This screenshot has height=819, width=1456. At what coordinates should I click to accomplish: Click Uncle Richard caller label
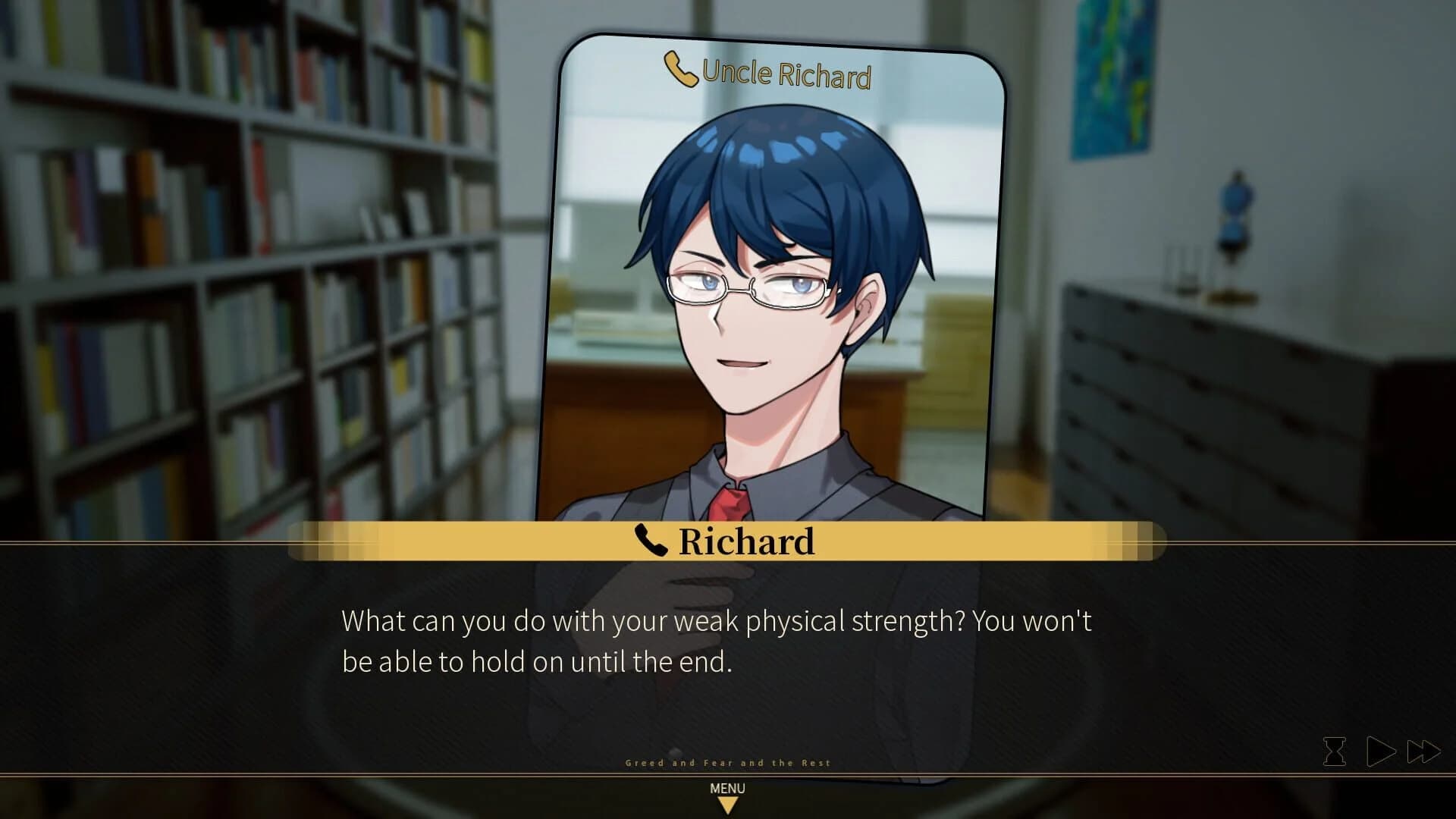click(x=785, y=75)
